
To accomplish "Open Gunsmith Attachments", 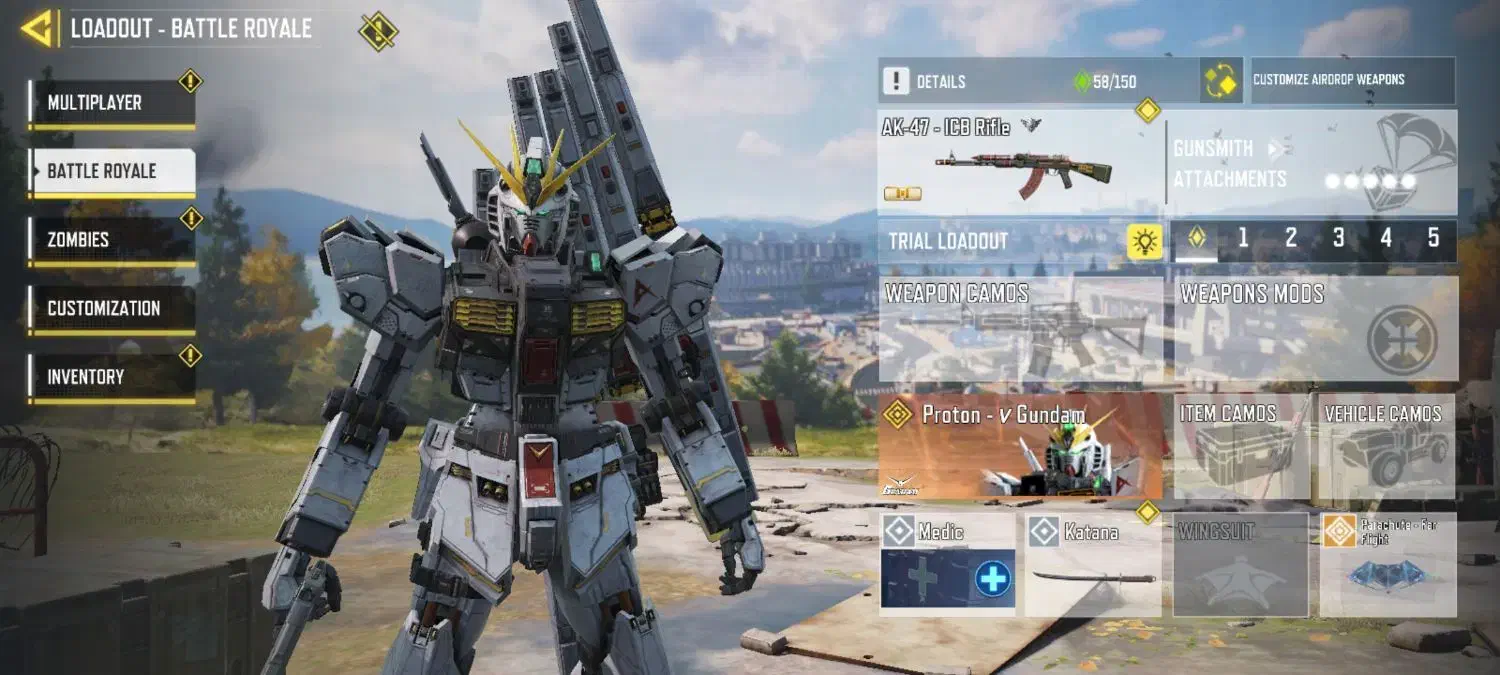I will tap(1312, 163).
